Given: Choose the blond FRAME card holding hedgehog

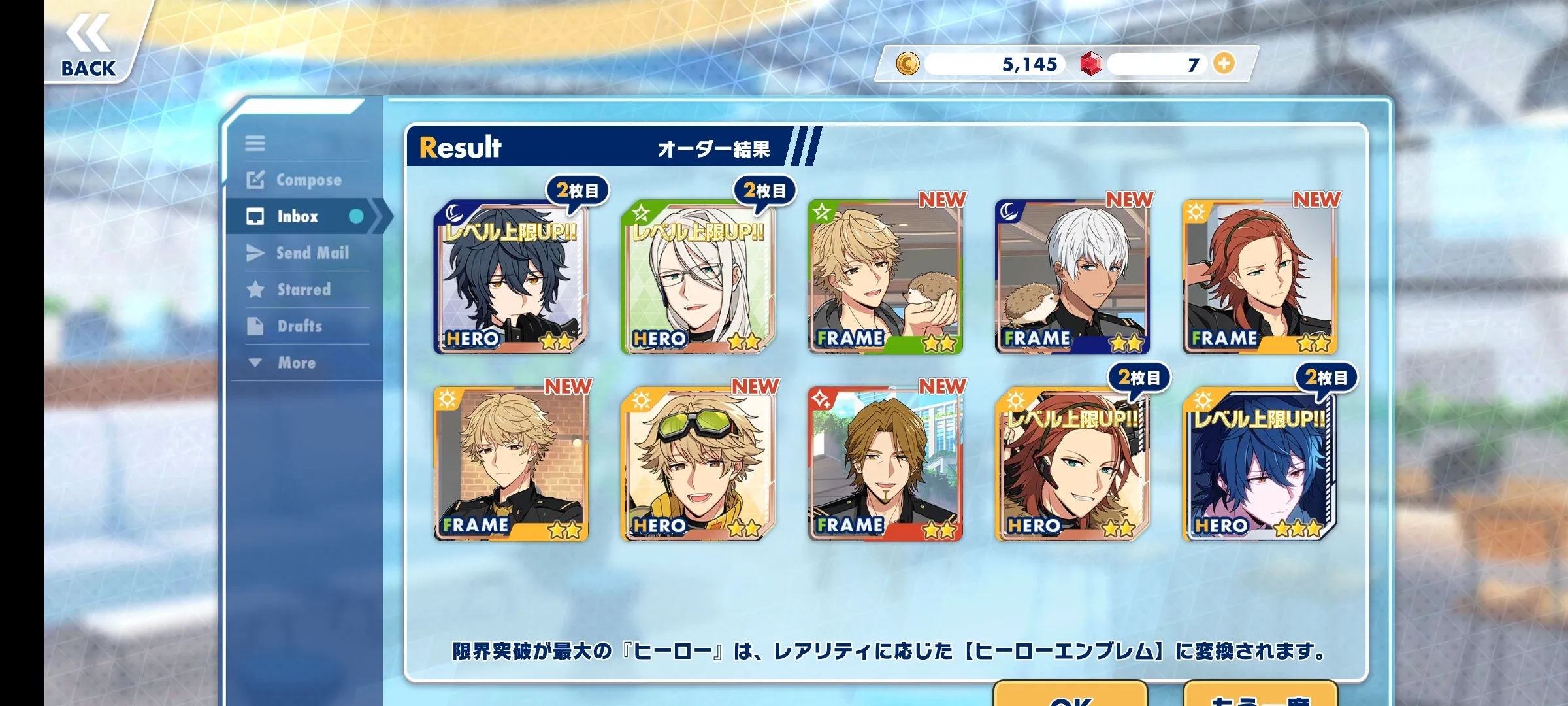Looking at the screenshot, I should (x=885, y=278).
